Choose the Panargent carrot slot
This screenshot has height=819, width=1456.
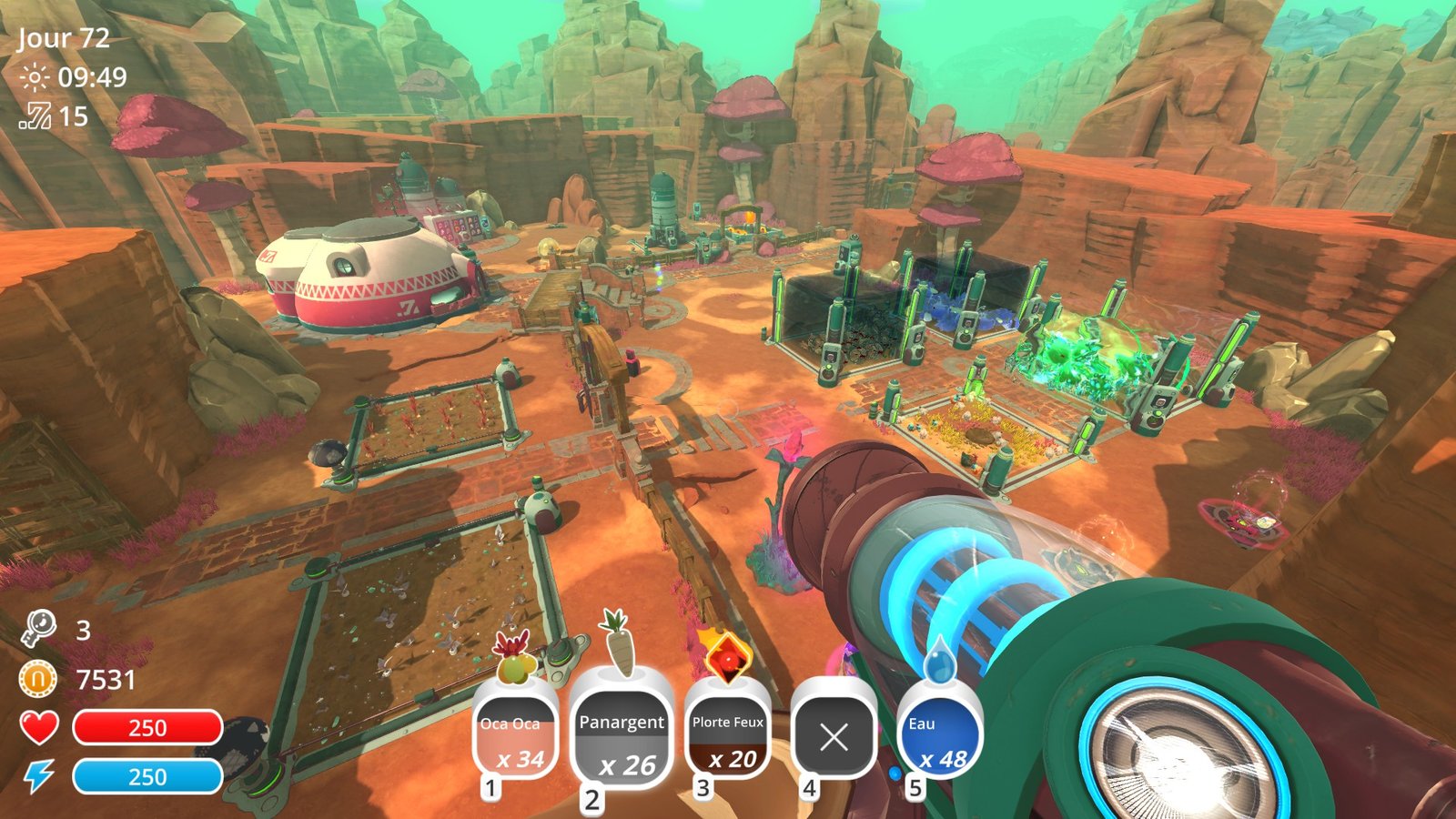click(x=622, y=737)
